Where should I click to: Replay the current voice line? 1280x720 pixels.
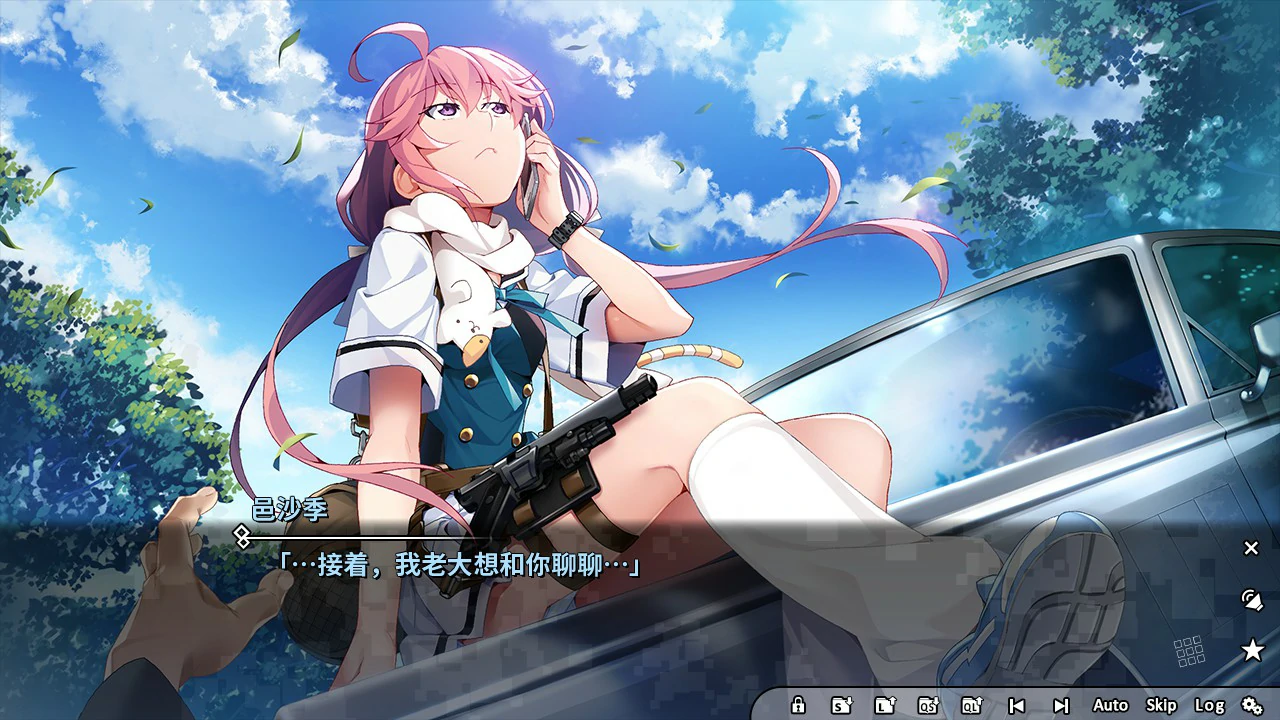tap(1250, 600)
